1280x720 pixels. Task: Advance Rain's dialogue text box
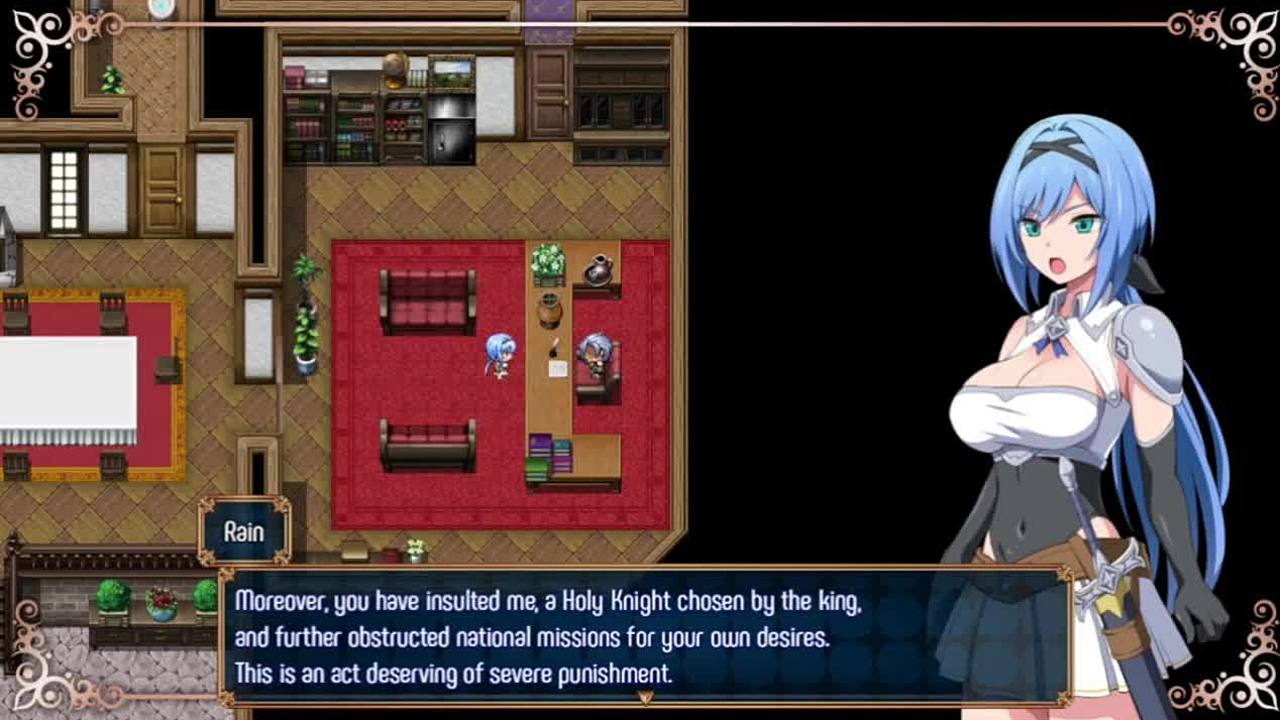click(644, 635)
